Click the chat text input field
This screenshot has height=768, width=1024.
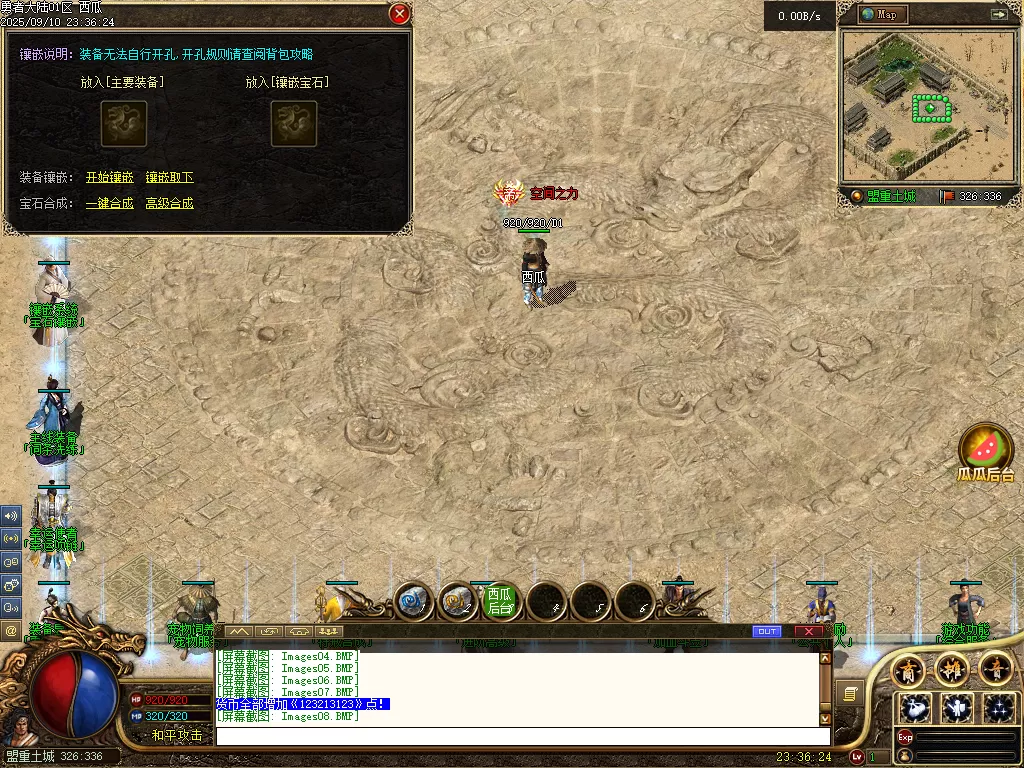pos(520,735)
